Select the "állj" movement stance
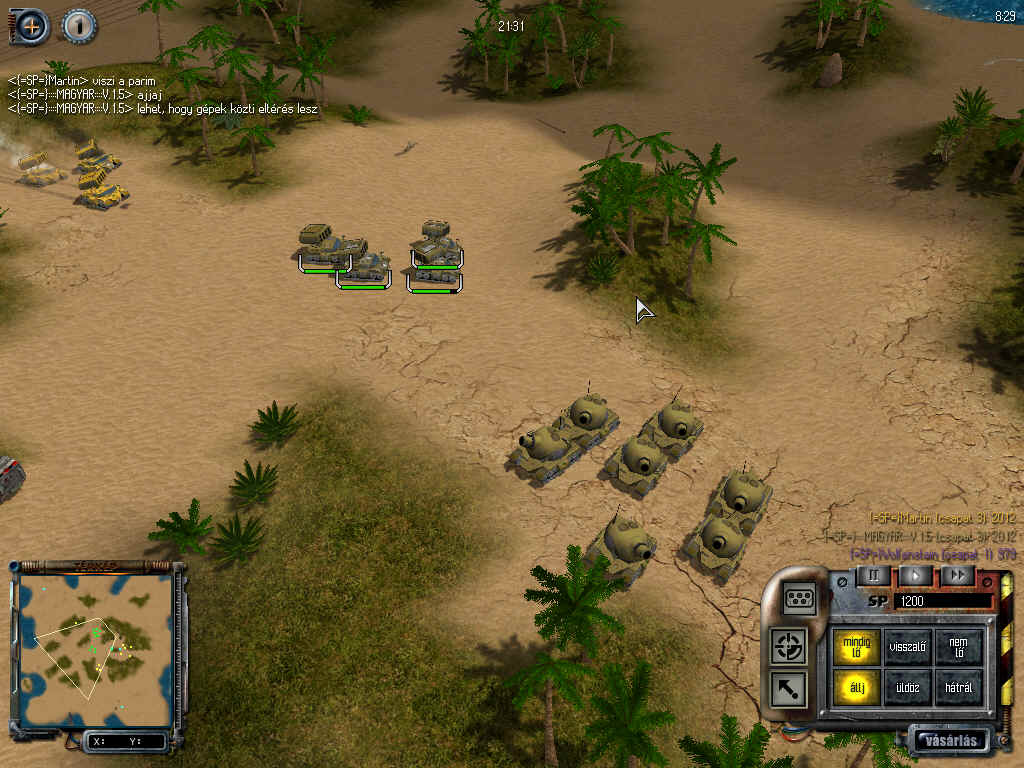The width and height of the screenshot is (1024, 768). (x=856, y=688)
